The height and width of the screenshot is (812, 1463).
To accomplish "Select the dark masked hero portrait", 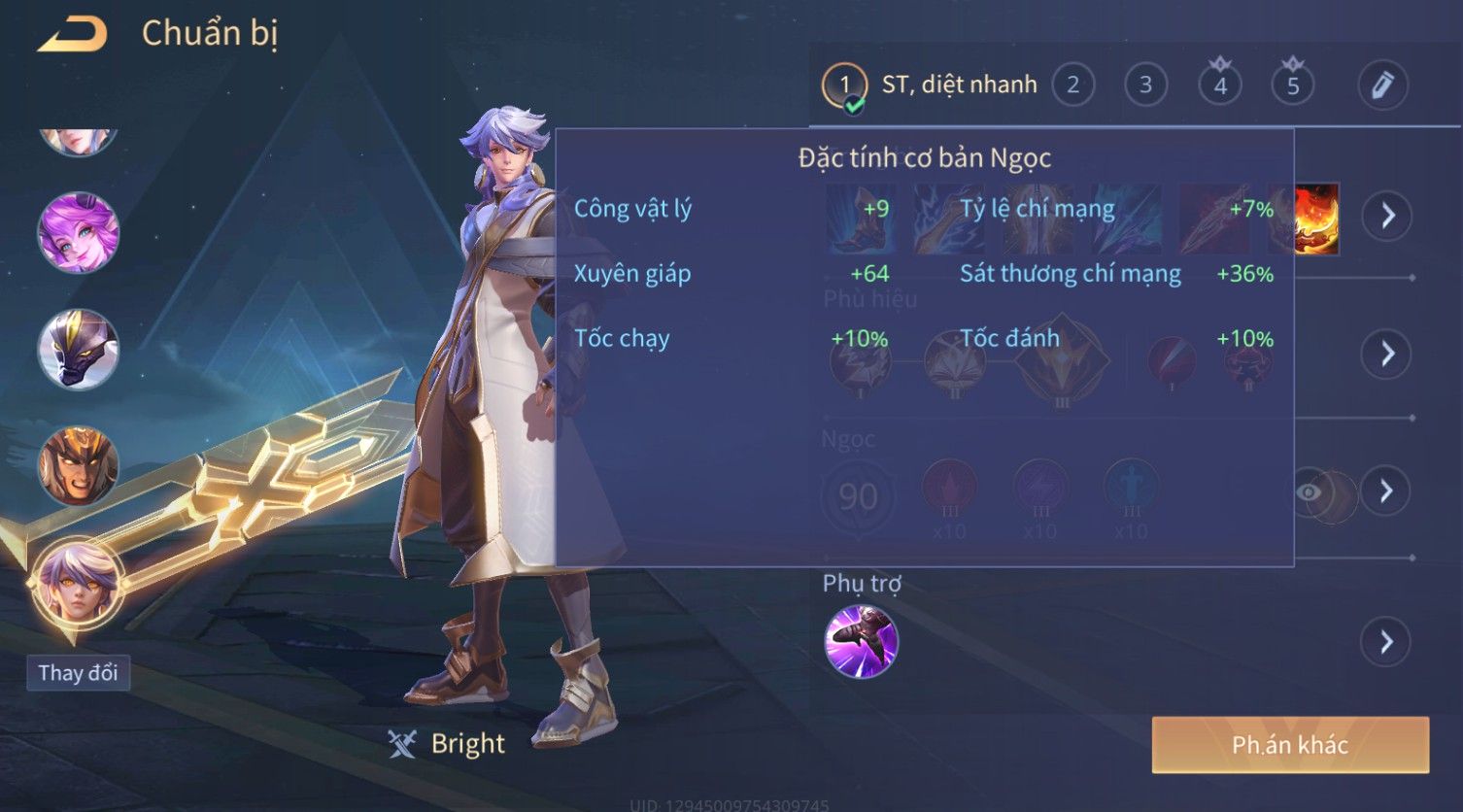I will pos(78,350).
